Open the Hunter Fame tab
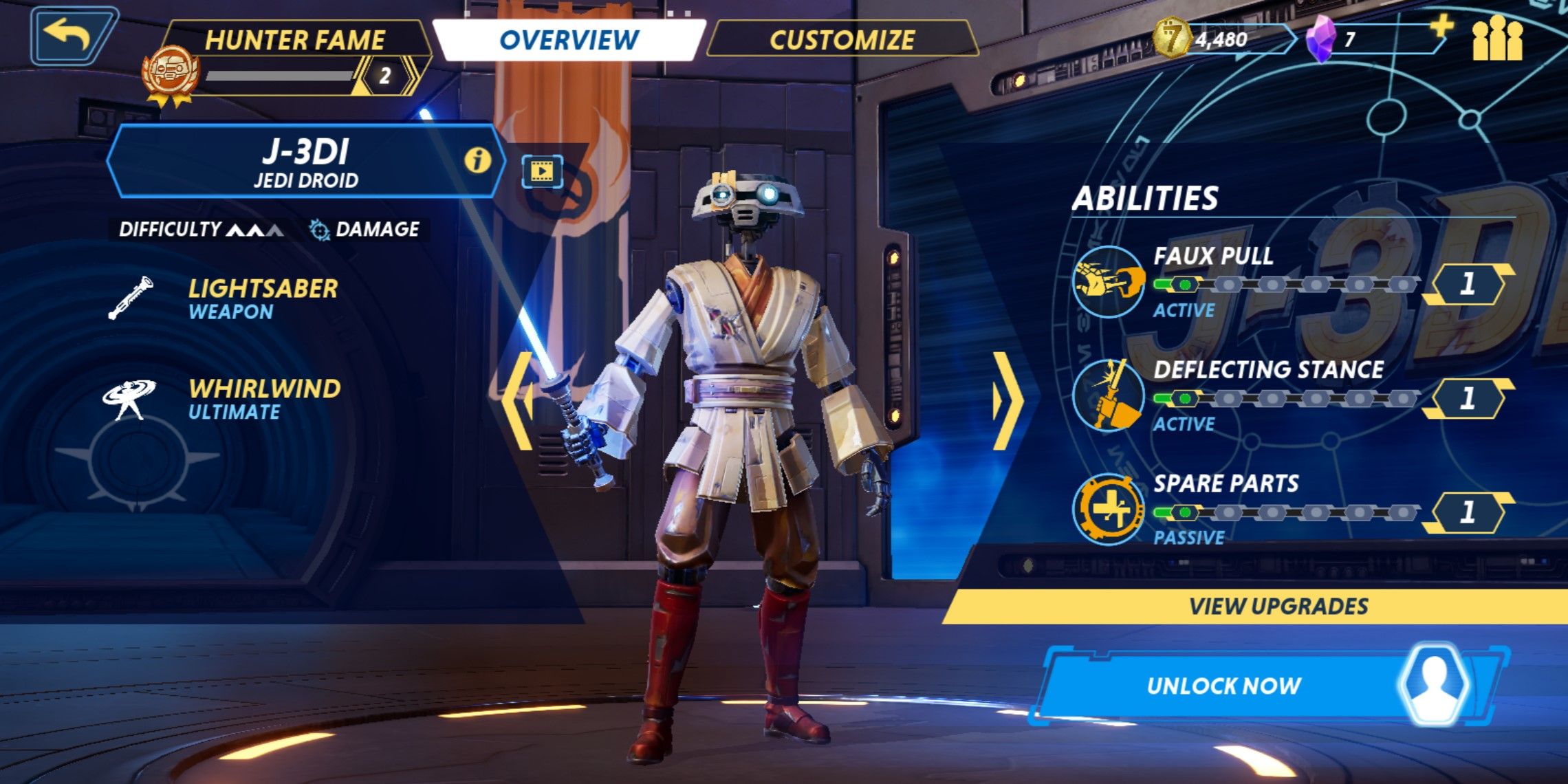This screenshot has height=784, width=1568. pos(296,39)
